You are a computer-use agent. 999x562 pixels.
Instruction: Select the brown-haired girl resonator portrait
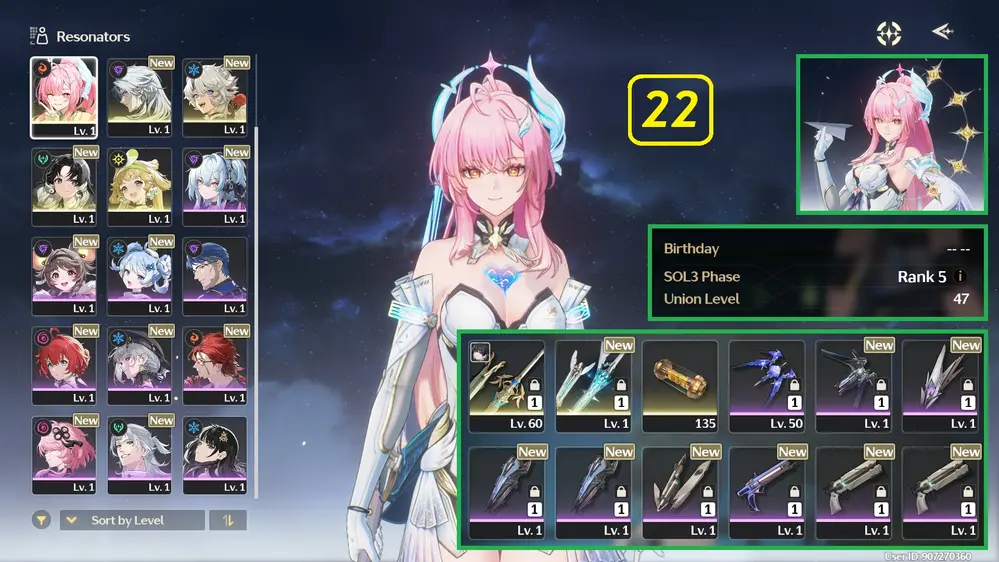click(64, 276)
